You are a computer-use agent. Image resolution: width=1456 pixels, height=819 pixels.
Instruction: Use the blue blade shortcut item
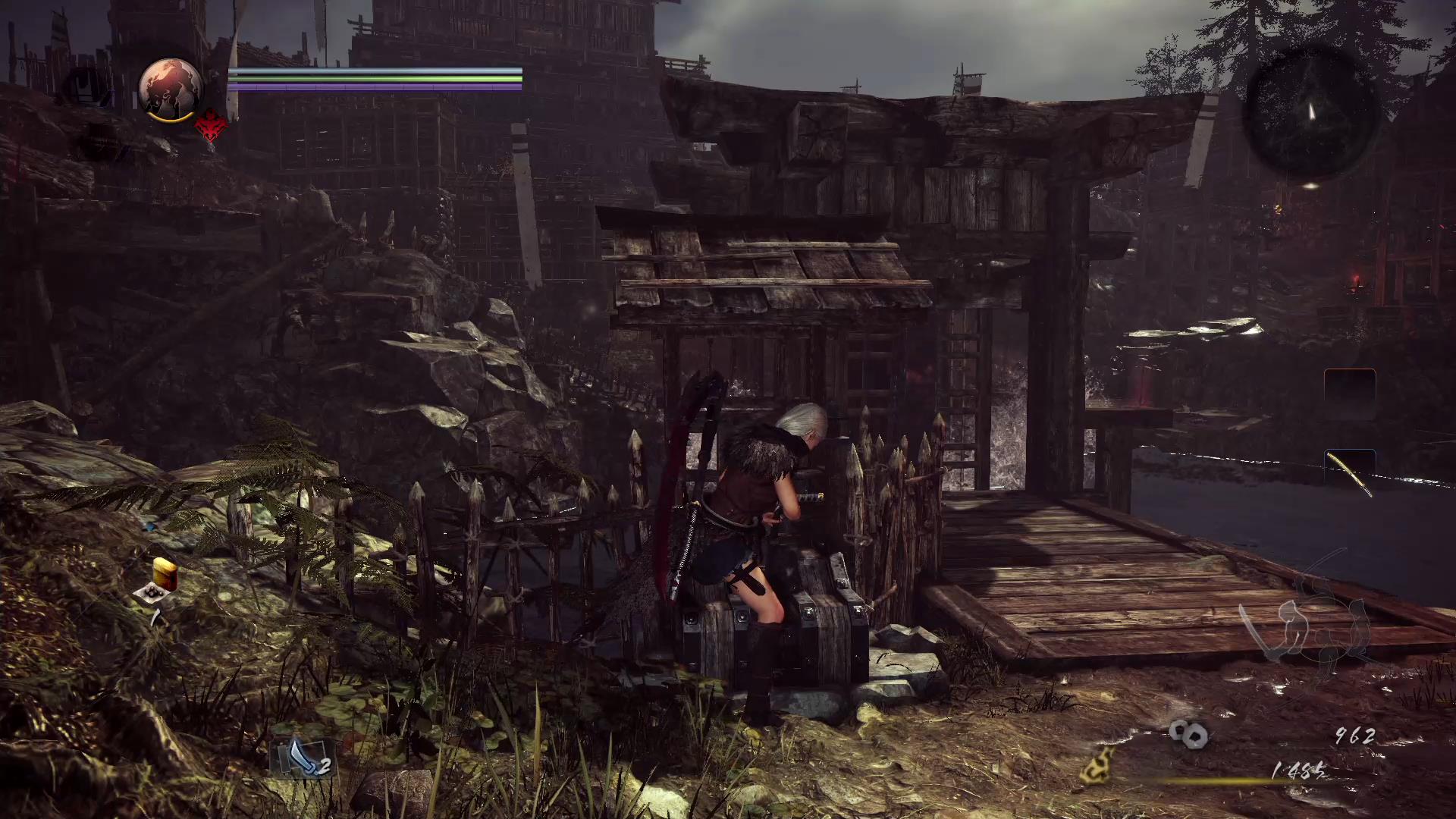tap(304, 757)
